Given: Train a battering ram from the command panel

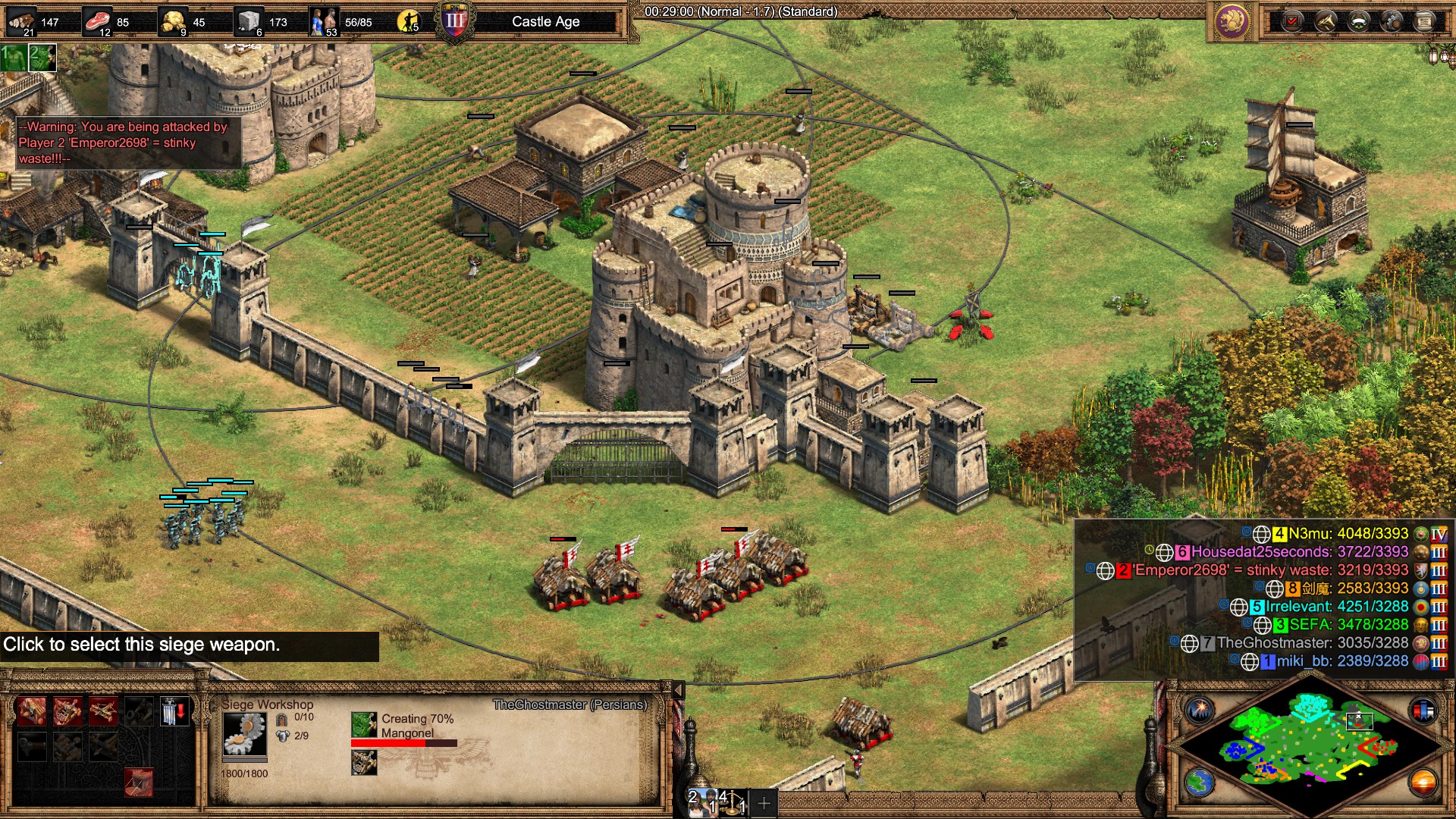Looking at the screenshot, I should pos(31,712).
